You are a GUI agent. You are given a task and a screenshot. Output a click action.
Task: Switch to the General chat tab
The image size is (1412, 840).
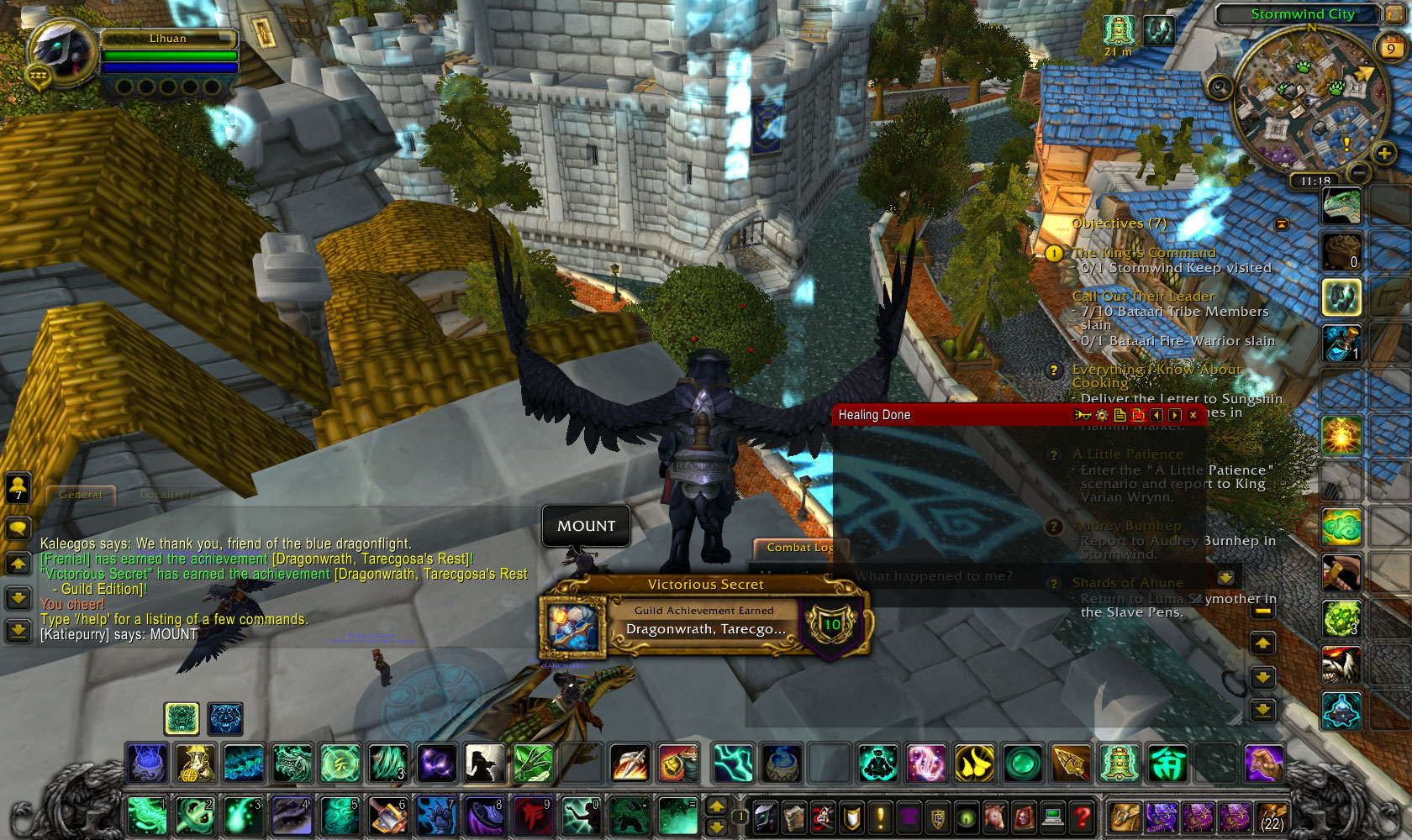81,495
